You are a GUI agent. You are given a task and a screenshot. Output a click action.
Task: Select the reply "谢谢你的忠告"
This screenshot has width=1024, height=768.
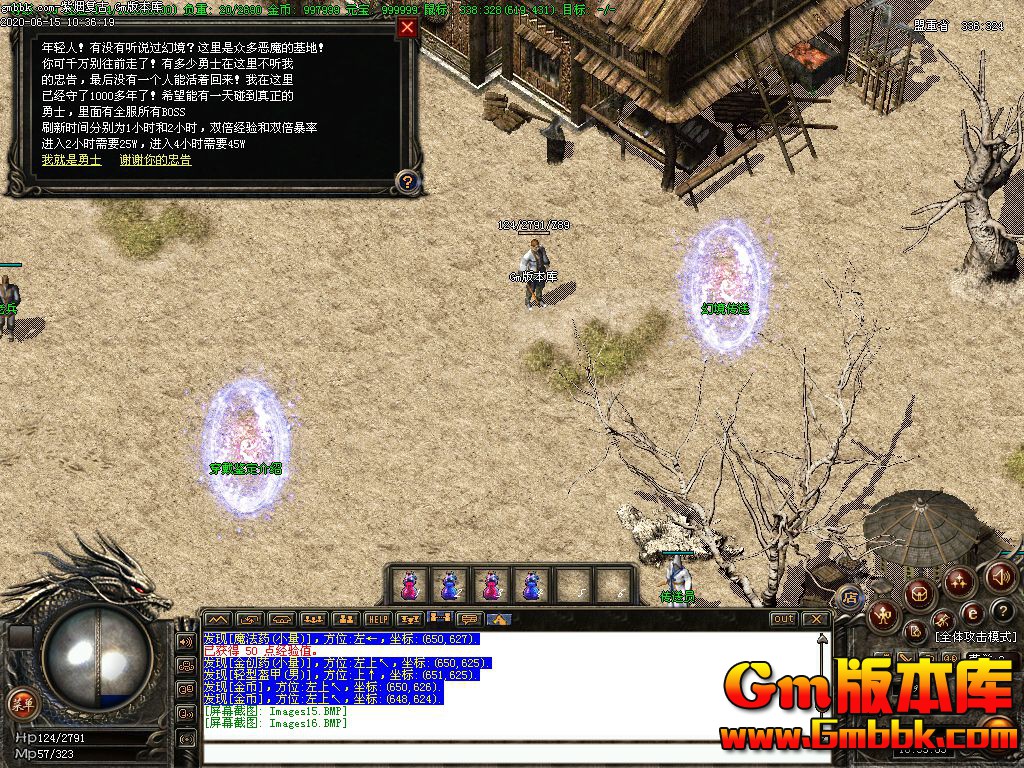(155, 160)
